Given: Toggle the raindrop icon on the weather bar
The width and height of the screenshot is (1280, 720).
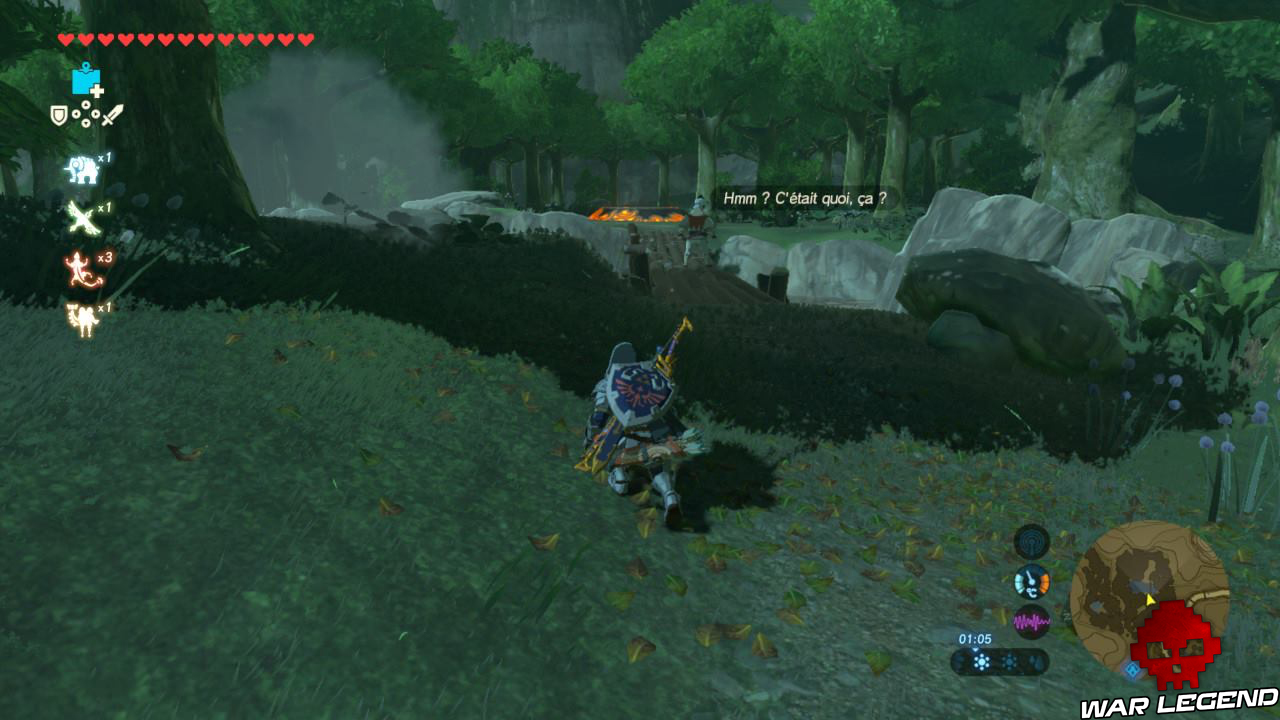Looking at the screenshot, I should click(x=1036, y=663).
